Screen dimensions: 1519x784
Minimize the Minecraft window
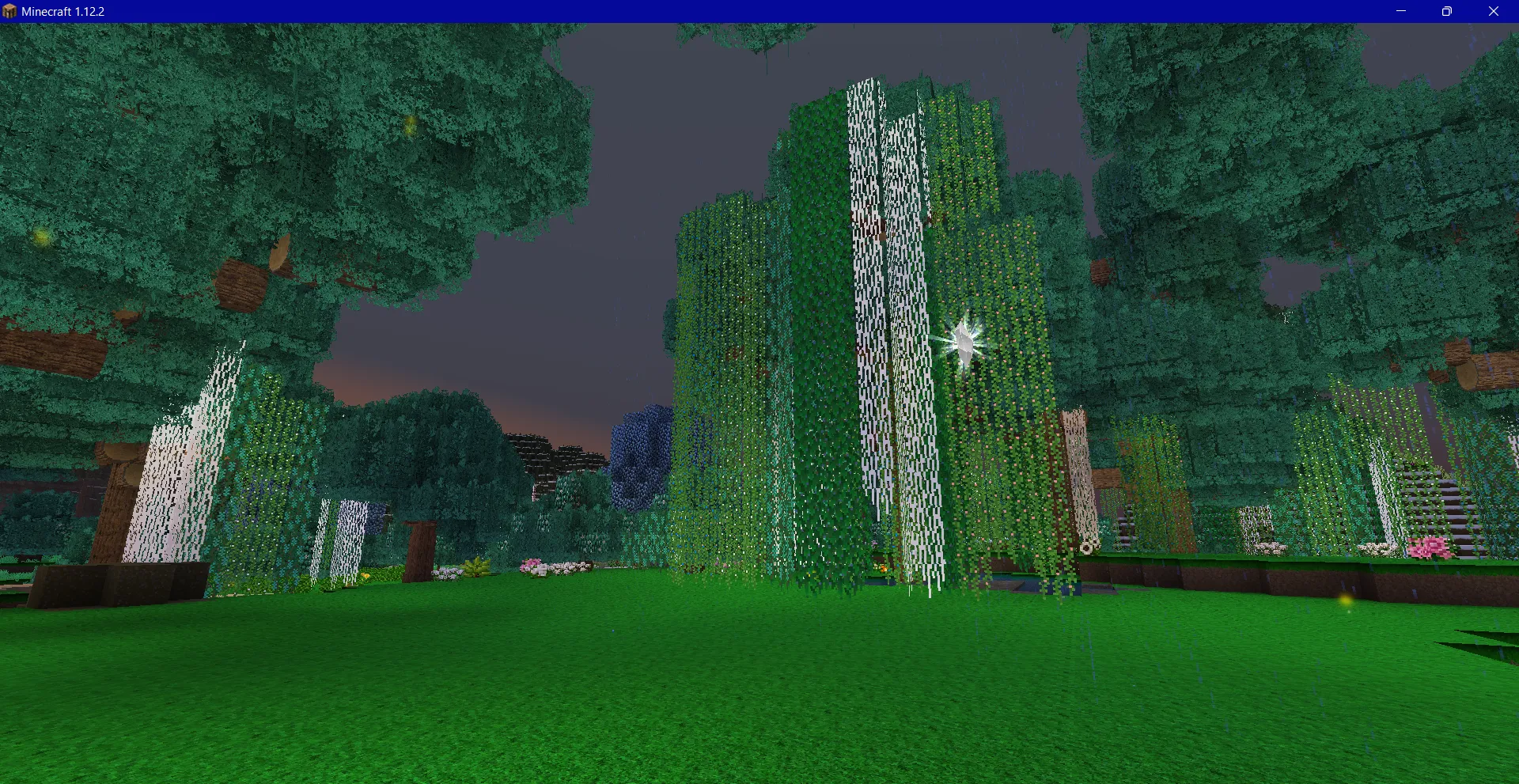1401,11
